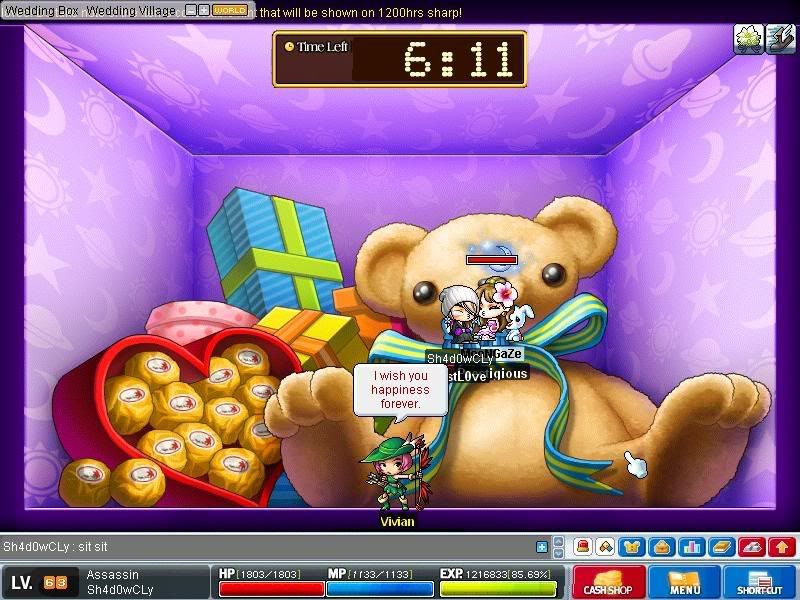
Task: Open the Shortcut panel
Action: coord(758,583)
